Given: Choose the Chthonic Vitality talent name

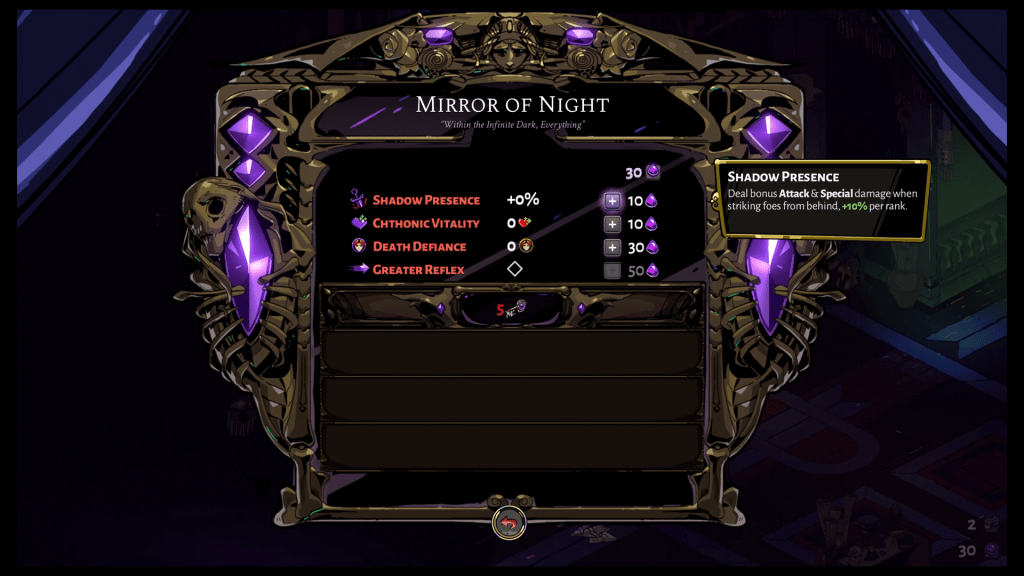Looking at the screenshot, I should pyautogui.click(x=426, y=223).
